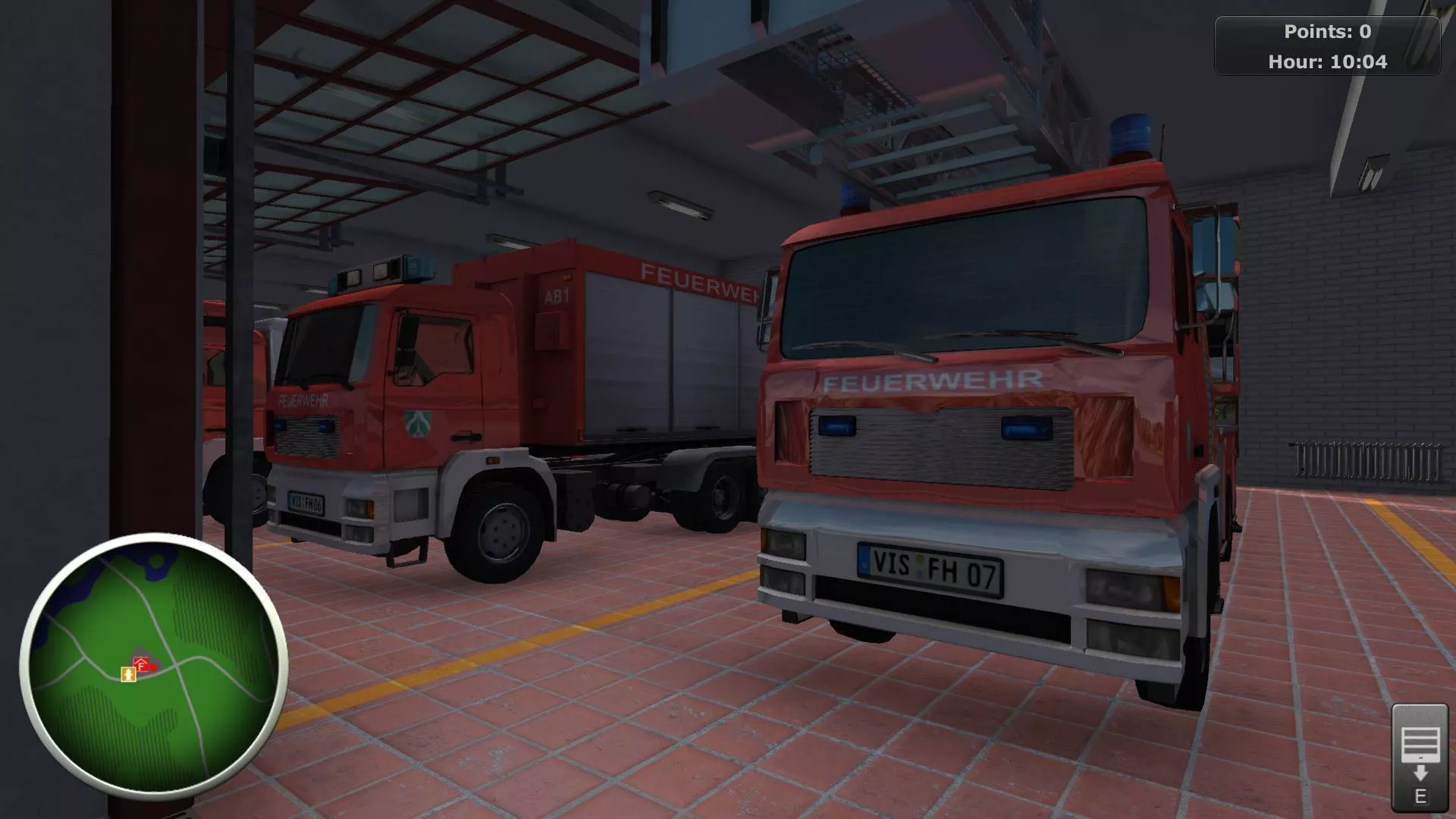Expand the Hour readout showing 10:04
This screenshot has width=1456, height=819.
tap(1328, 63)
